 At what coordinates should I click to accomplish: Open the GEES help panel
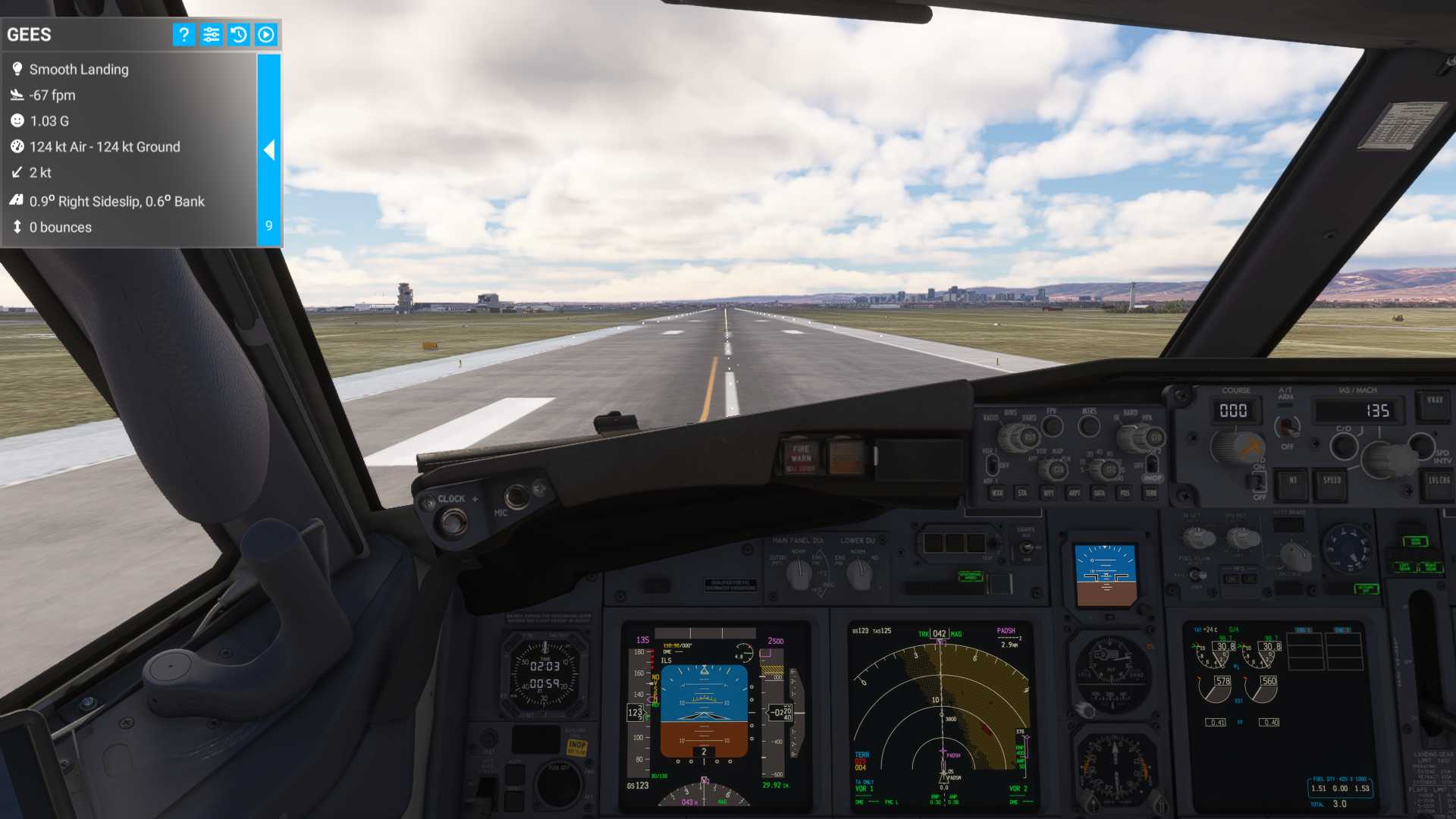coord(184,34)
